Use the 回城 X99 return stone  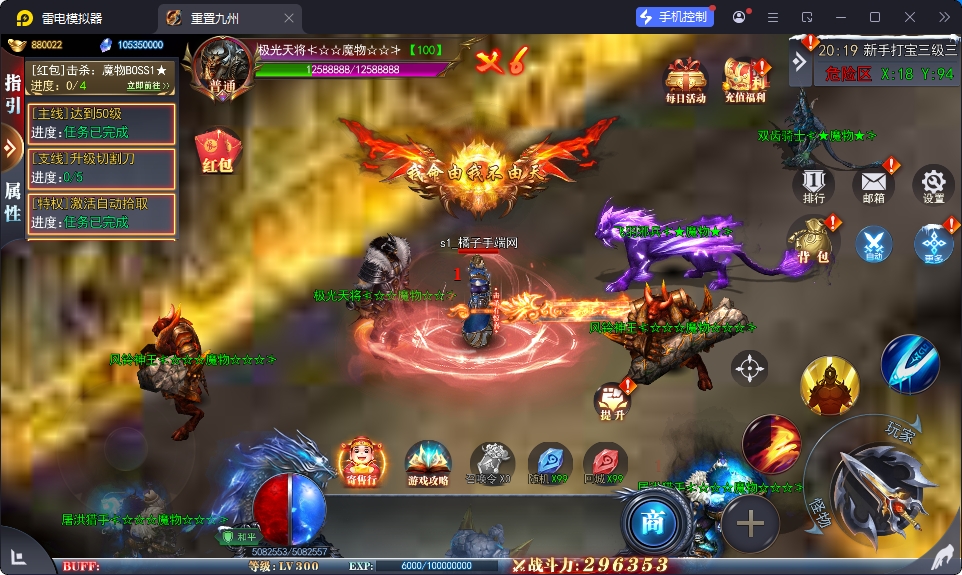(x=606, y=463)
